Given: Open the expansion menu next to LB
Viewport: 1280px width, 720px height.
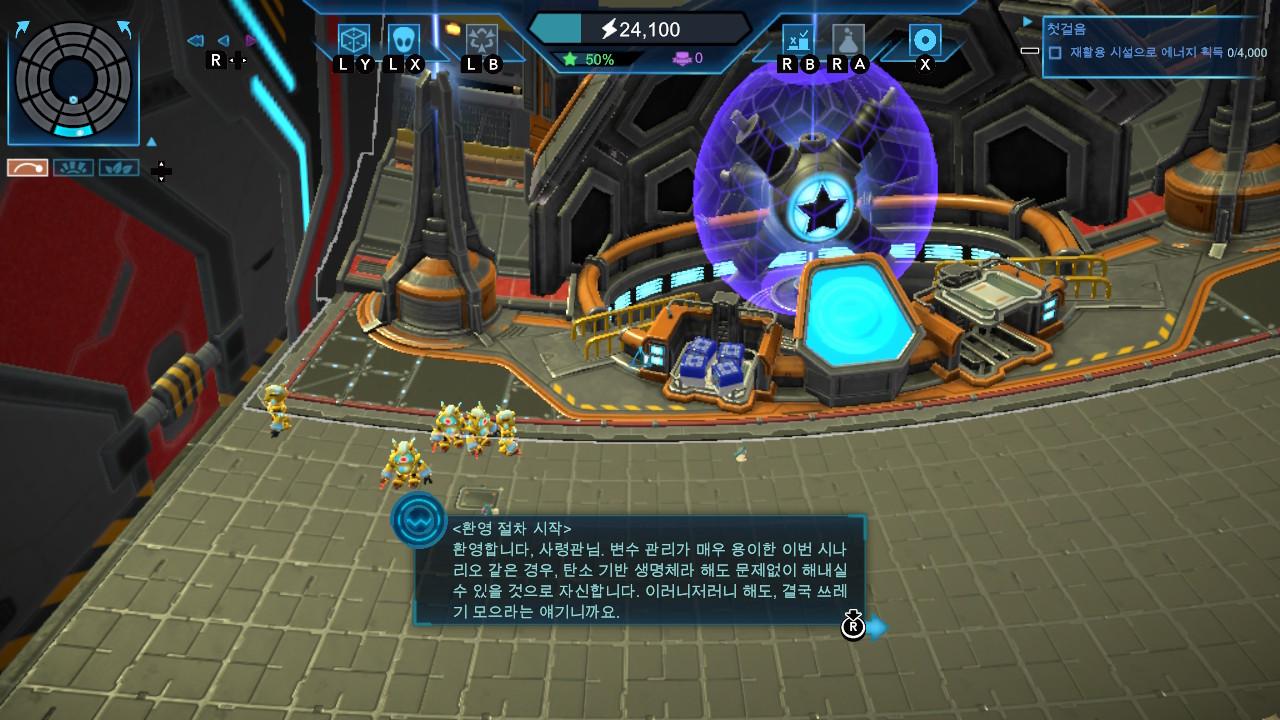Looking at the screenshot, I should point(481,40).
